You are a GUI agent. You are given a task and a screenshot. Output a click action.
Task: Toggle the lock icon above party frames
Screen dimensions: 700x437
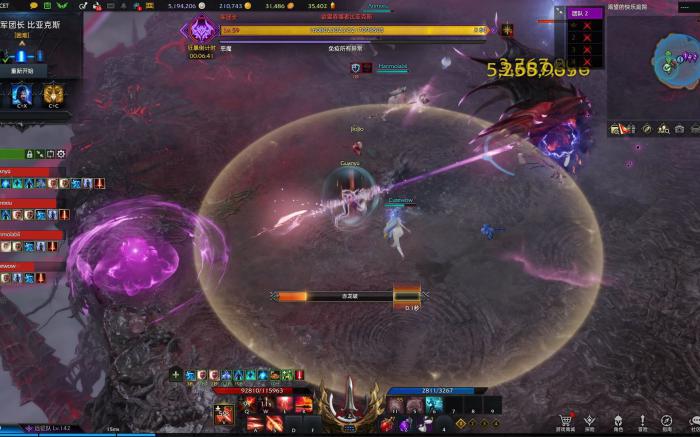(x=30, y=154)
